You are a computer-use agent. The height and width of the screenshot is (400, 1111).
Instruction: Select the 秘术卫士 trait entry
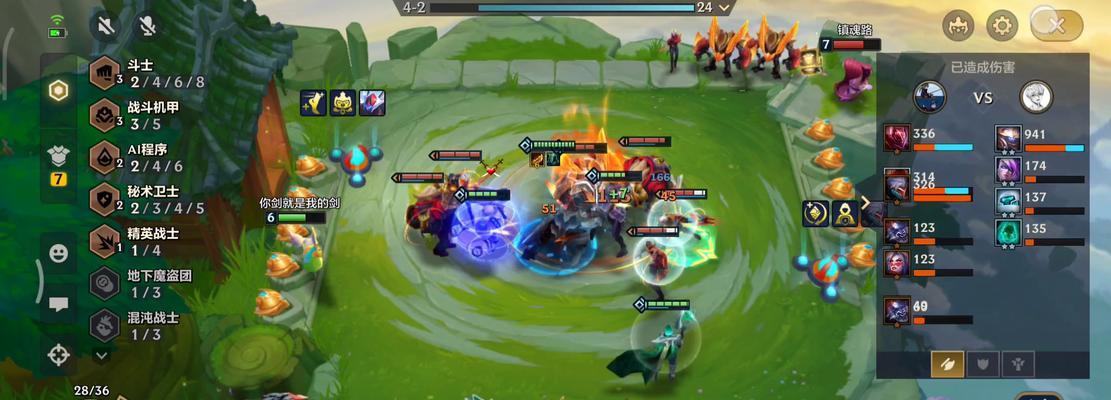tap(148, 199)
